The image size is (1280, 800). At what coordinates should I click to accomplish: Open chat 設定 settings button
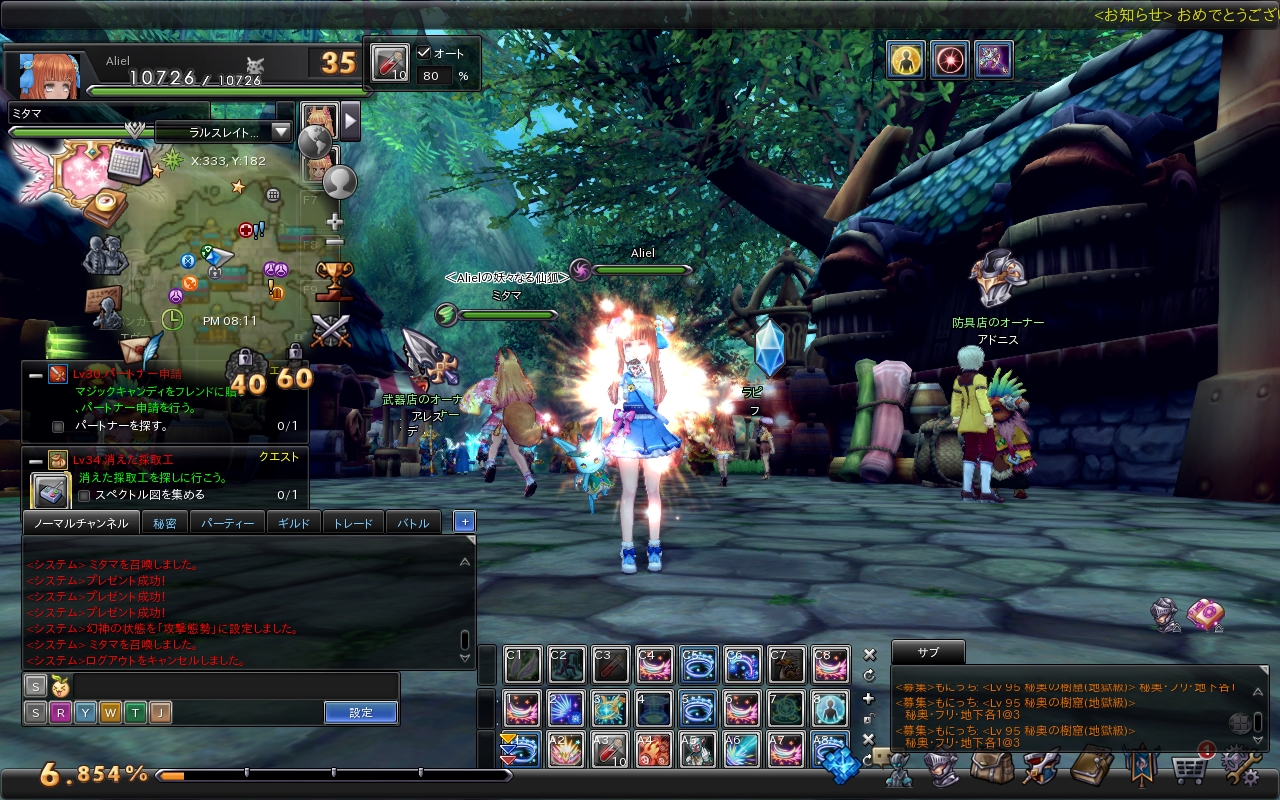[x=361, y=713]
